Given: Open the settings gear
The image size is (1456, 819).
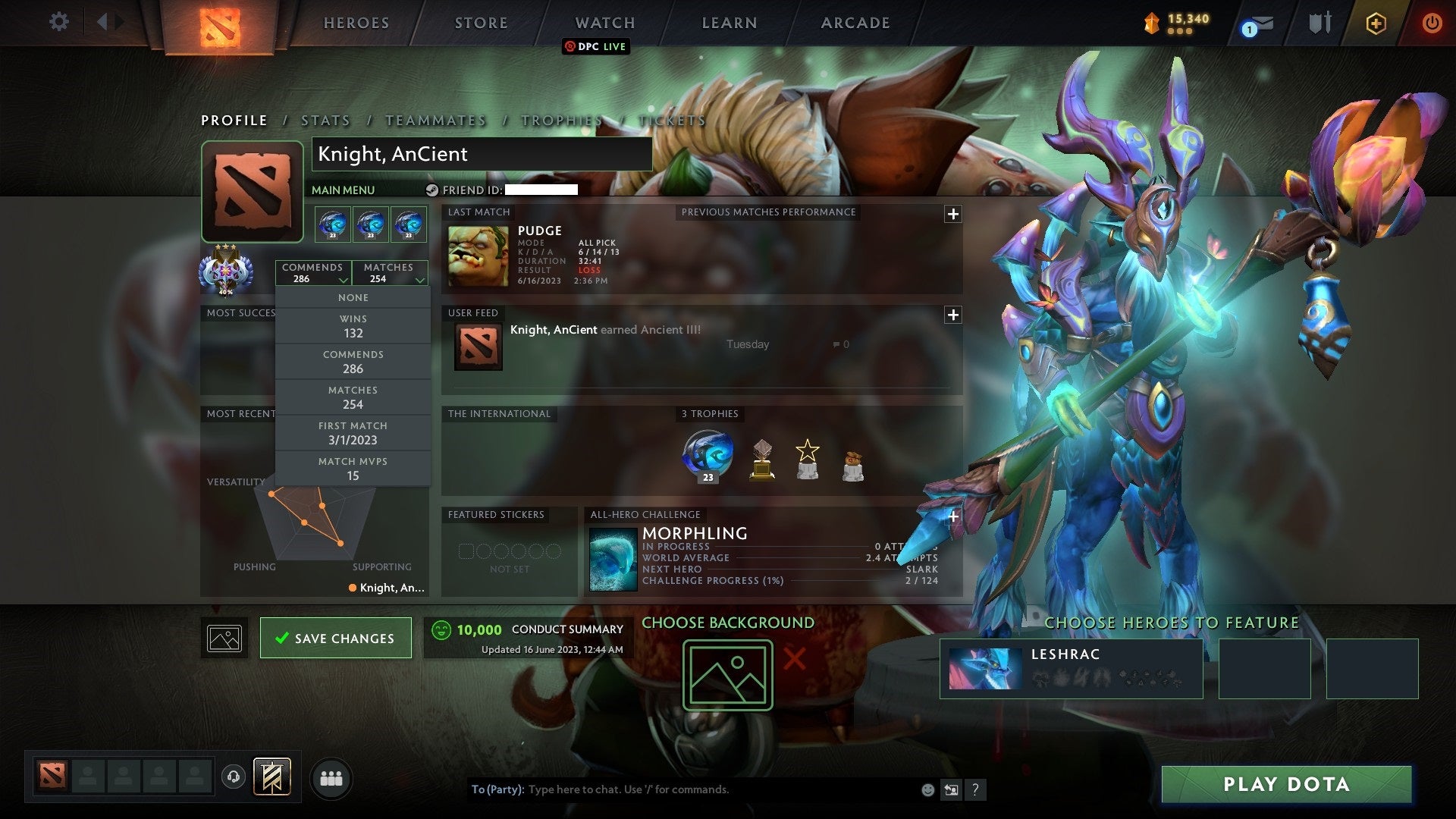Looking at the screenshot, I should point(58,22).
